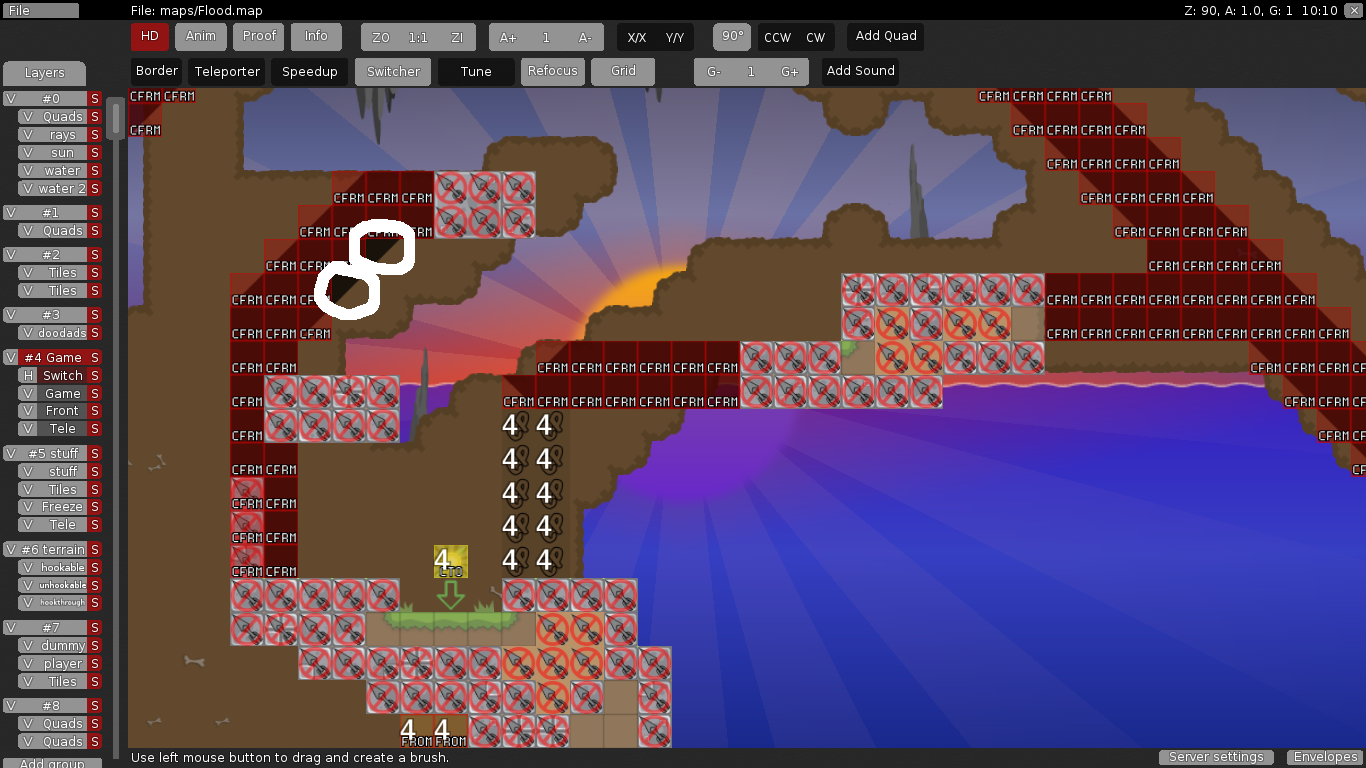Select the Switch layer in the list
1366x768 pixels.
pos(62,376)
